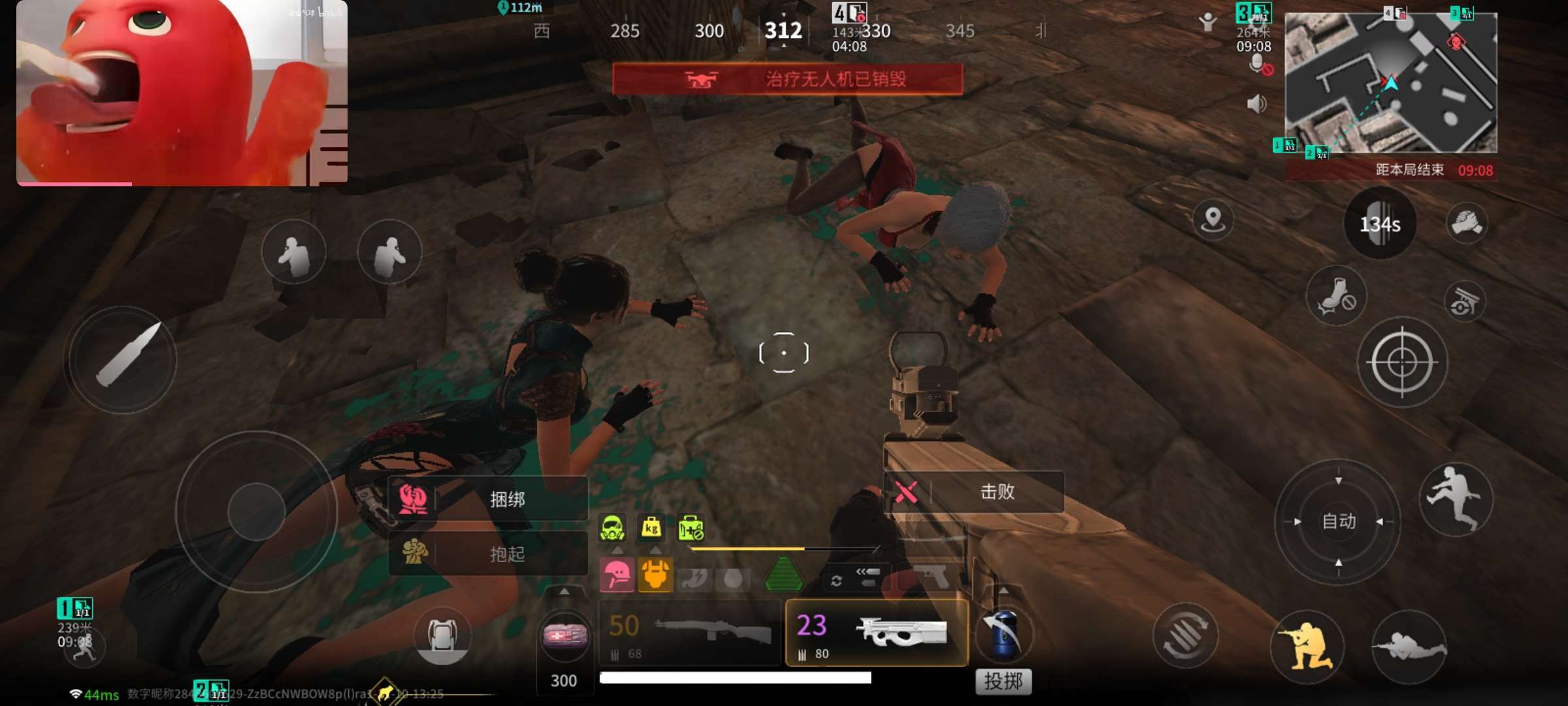1568x706 pixels.
Task: Open the red character video overlay
Action: click(x=182, y=93)
